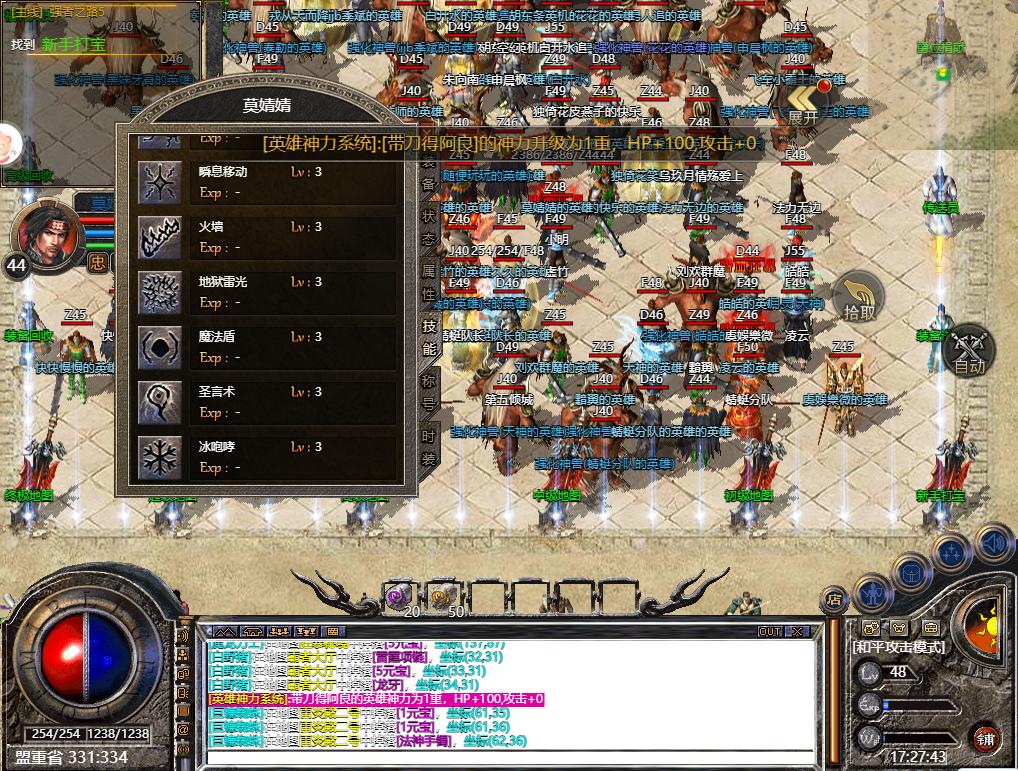The image size is (1018, 771).
Task: Expand the 展开 arrow panel
Action: tap(803, 104)
